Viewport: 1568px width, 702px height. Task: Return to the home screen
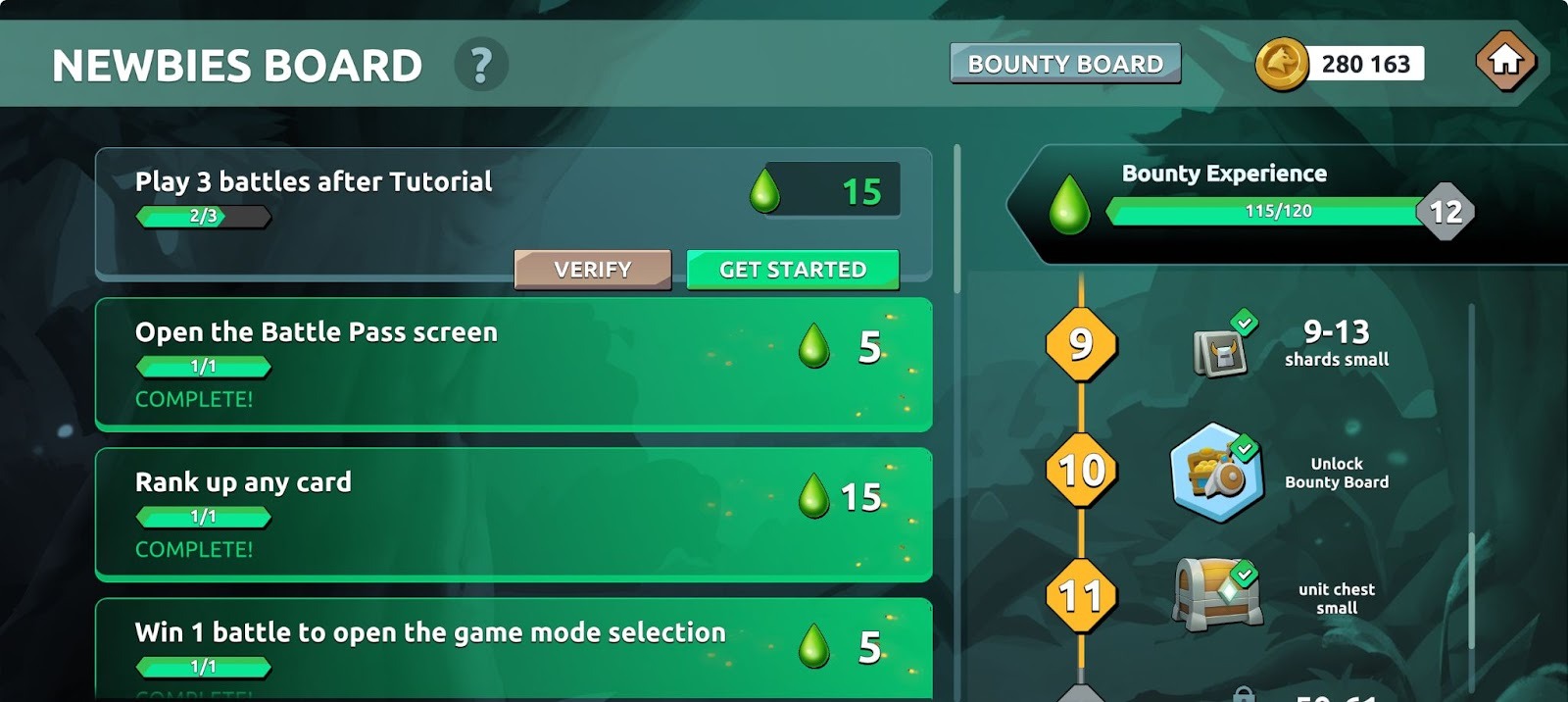tap(1505, 62)
